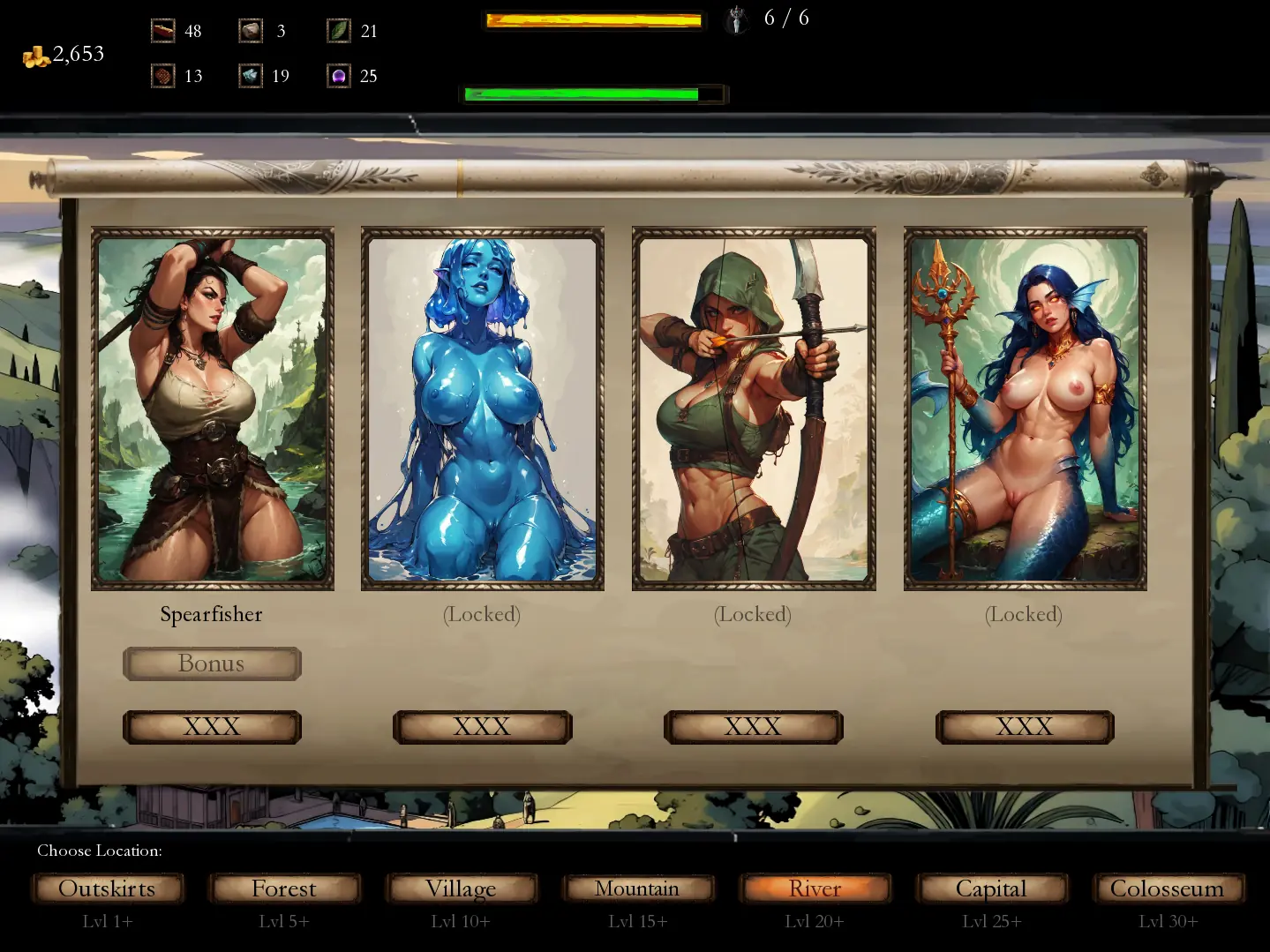Image resolution: width=1270 pixels, height=952 pixels.
Task: Click the Bonus button under Spearfisher
Action: click(212, 663)
